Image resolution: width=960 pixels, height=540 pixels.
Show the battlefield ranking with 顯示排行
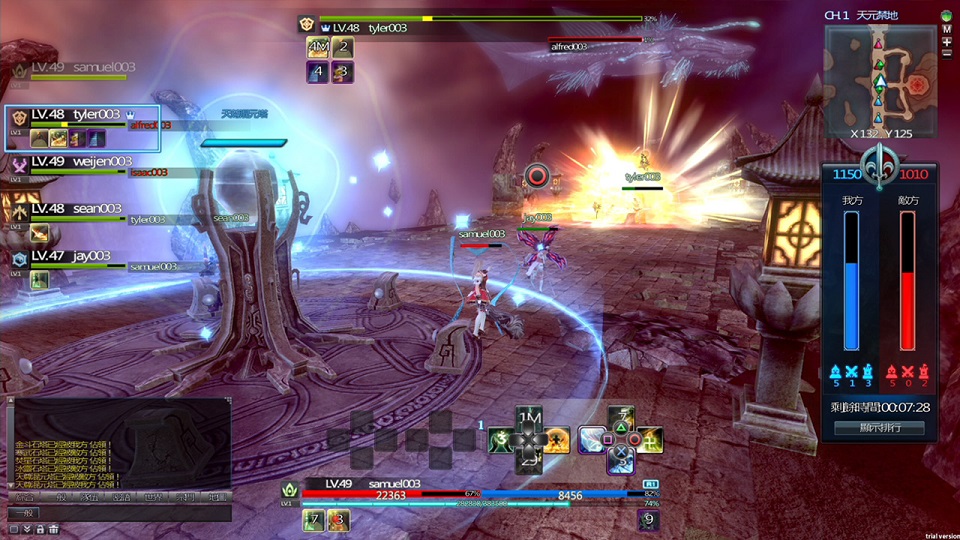(879, 427)
